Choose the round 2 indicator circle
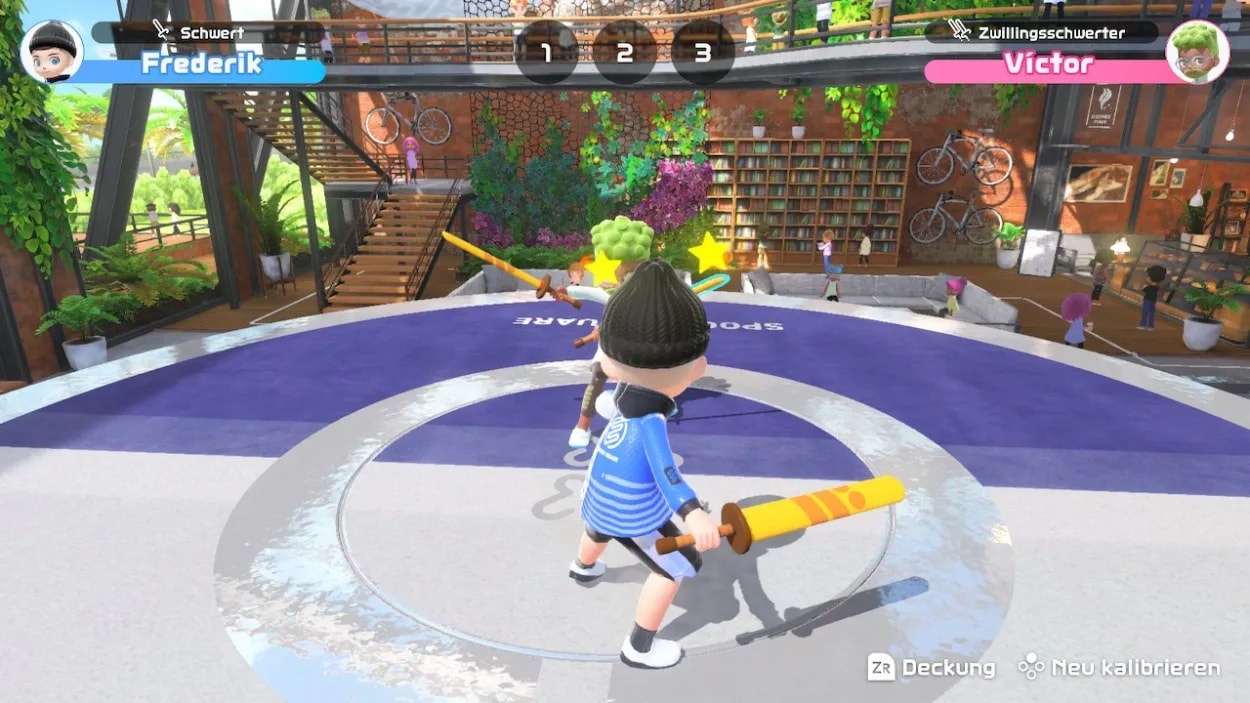The height and width of the screenshot is (703, 1250). coord(624,52)
